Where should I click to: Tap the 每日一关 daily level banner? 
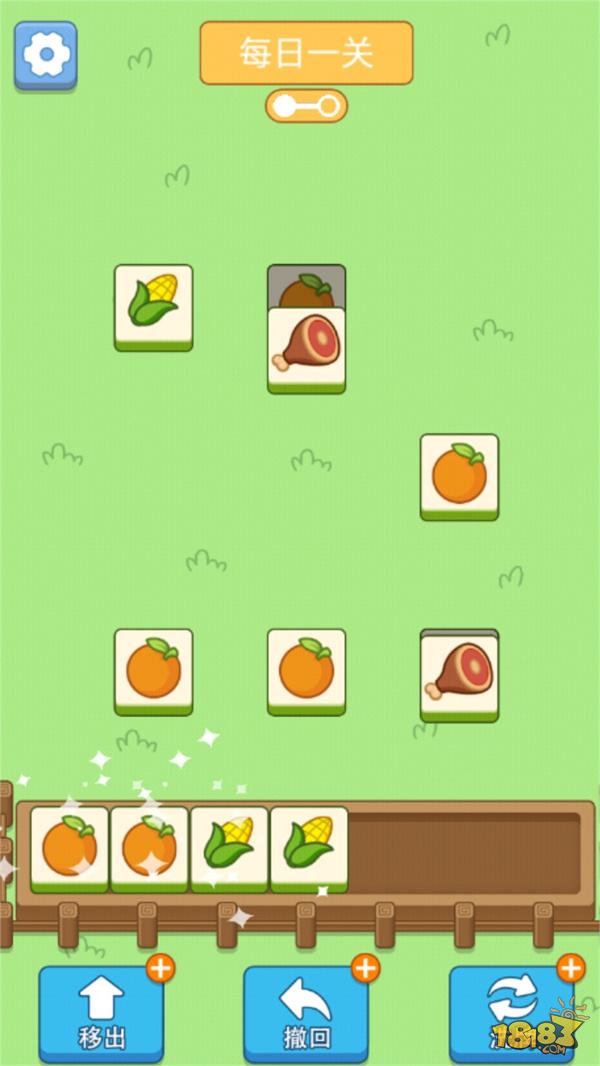306,53
